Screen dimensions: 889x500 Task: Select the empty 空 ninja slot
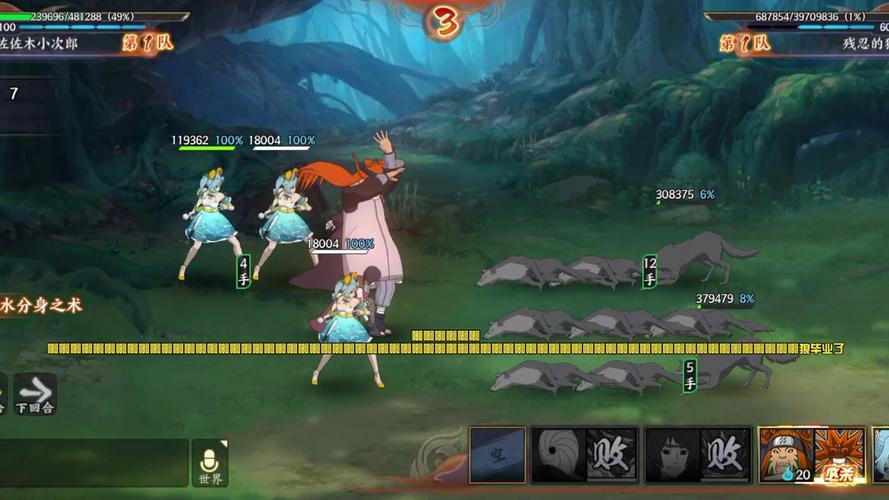[x=498, y=456]
